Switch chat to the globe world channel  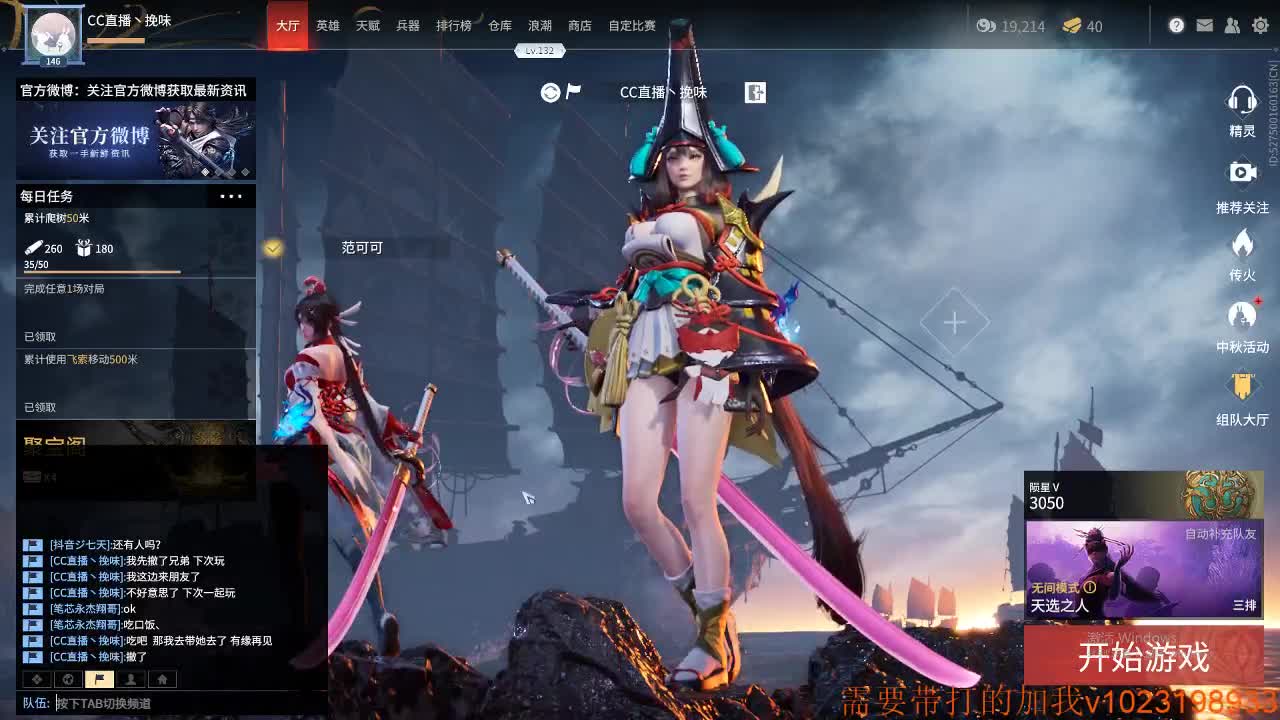[x=68, y=678]
